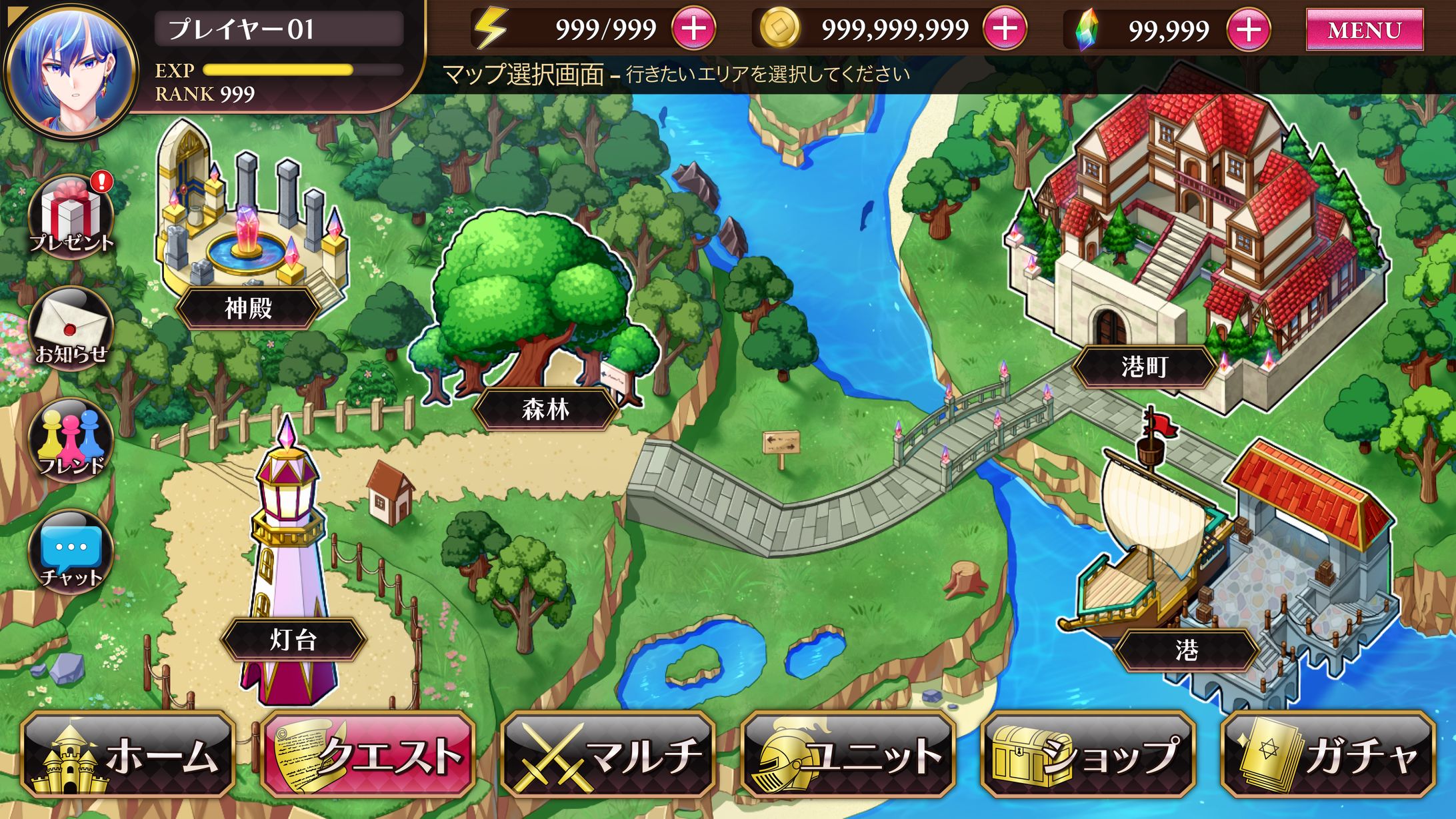Open the フレンド friends list
Screen dimensions: 1456x819
(x=71, y=440)
